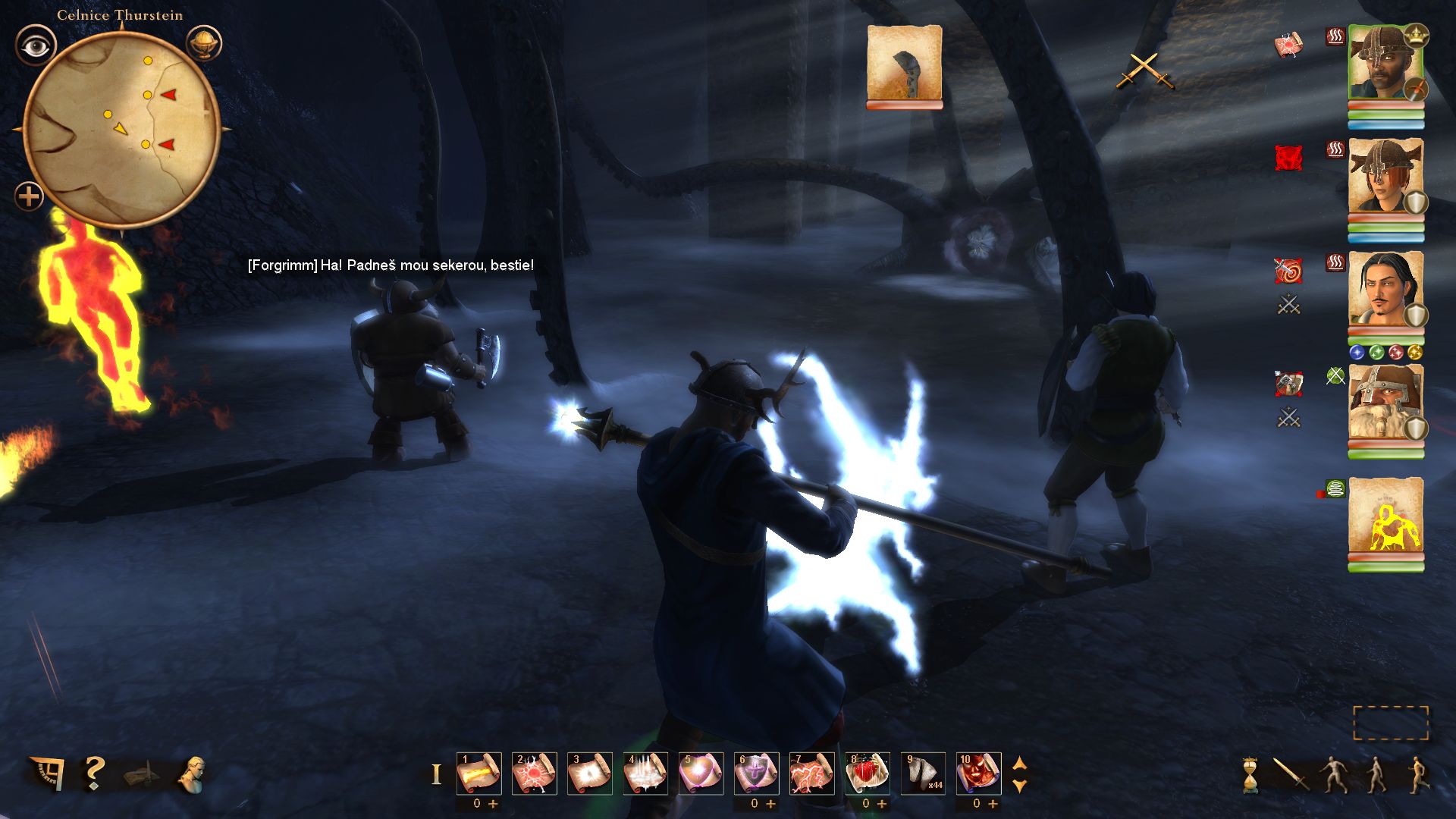
Task: Cast the fire lance spell in slot 1
Action: click(479, 773)
